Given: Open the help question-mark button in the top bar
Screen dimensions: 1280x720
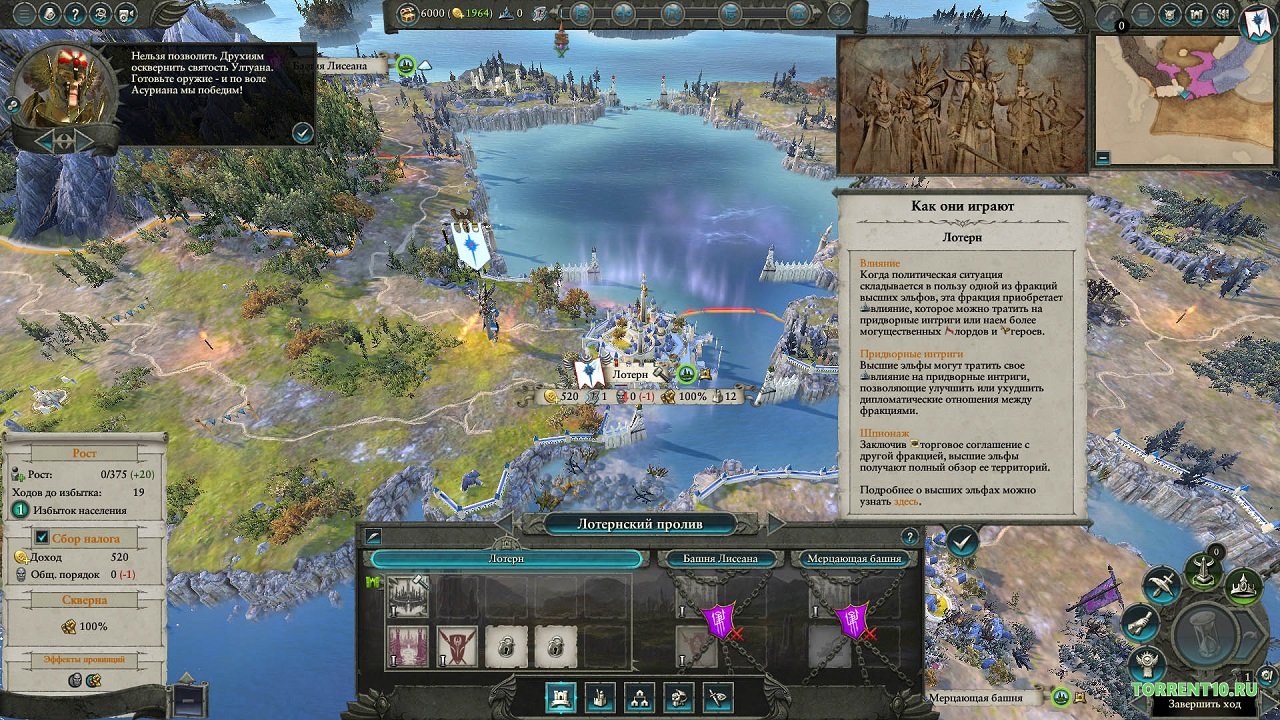Looking at the screenshot, I should tap(74, 14).
